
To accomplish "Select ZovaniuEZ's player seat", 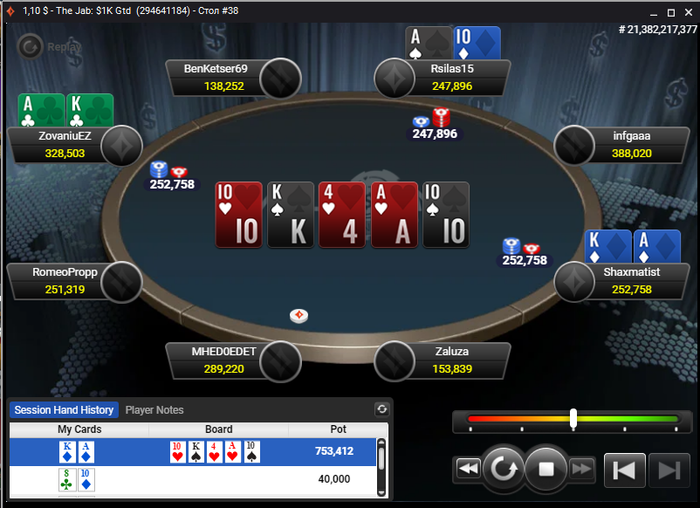I will (65, 146).
